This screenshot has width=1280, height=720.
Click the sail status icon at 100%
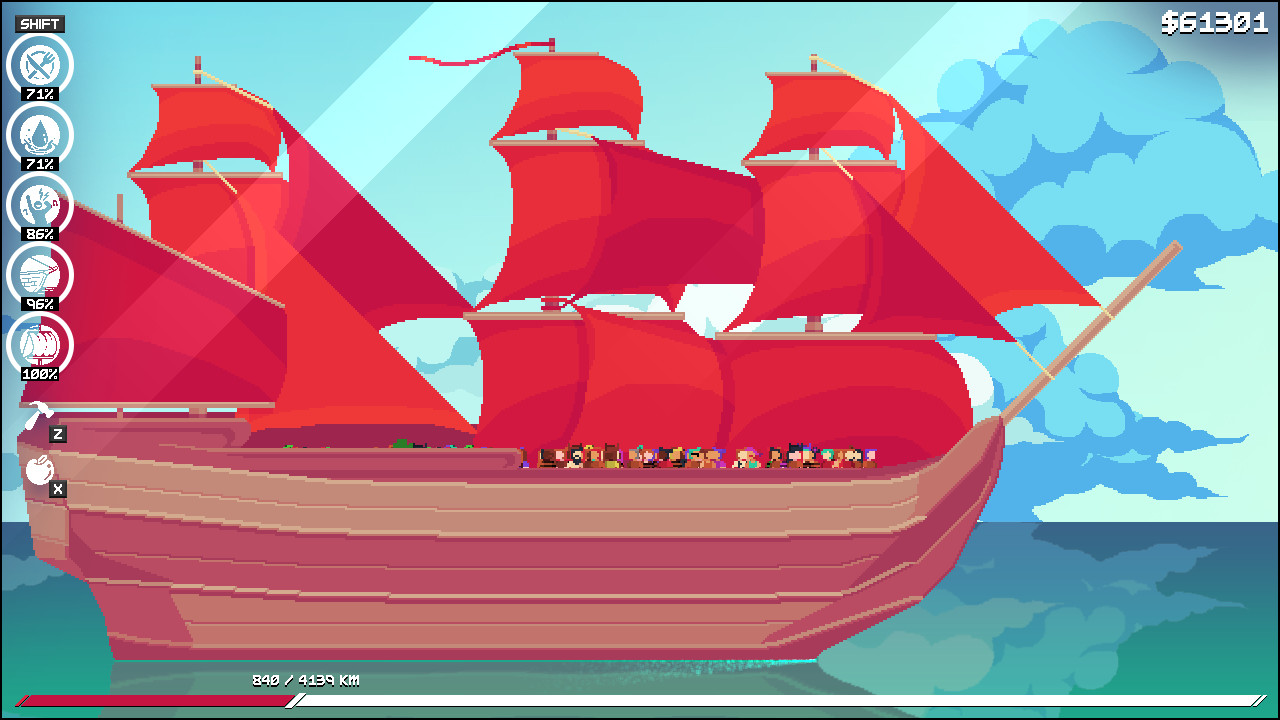pos(40,347)
